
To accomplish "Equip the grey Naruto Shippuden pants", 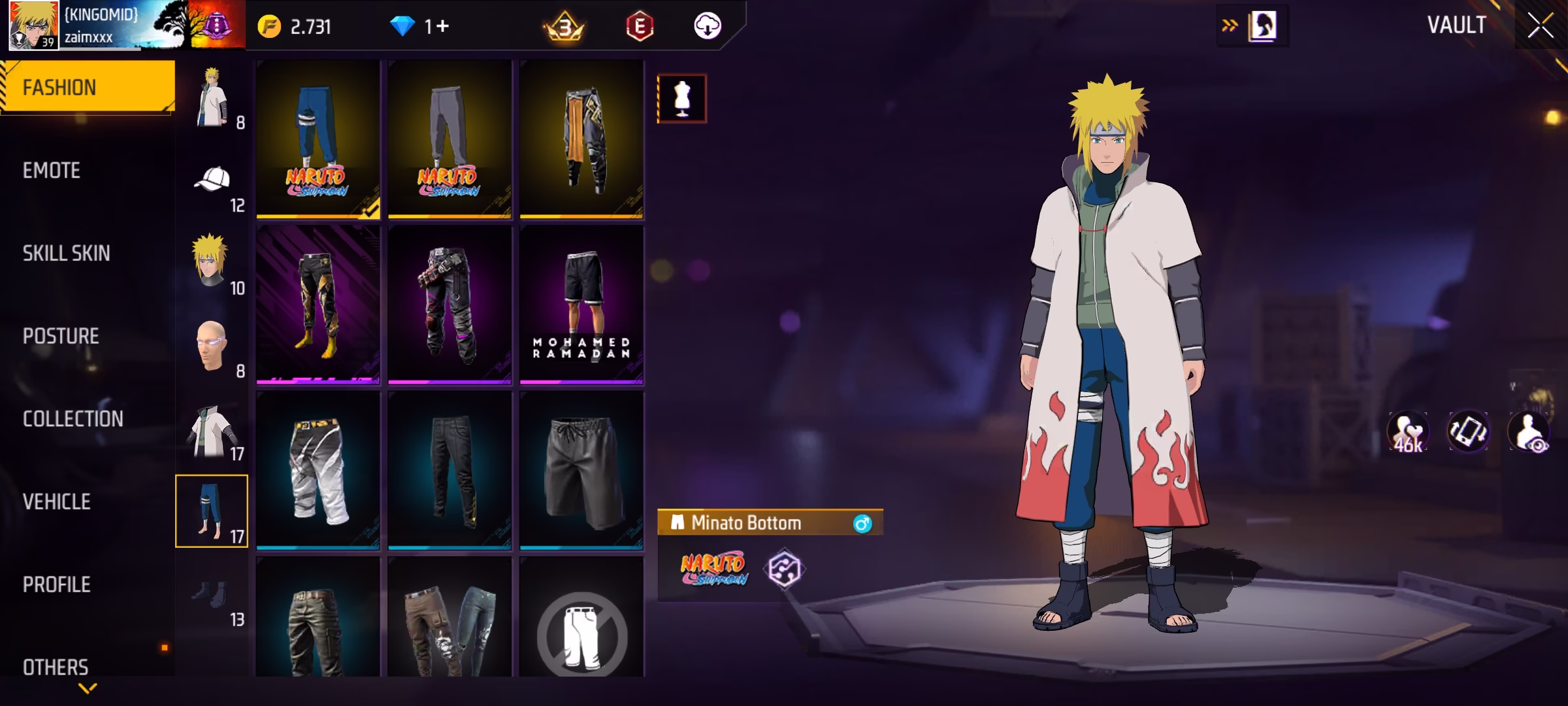I will (x=449, y=139).
